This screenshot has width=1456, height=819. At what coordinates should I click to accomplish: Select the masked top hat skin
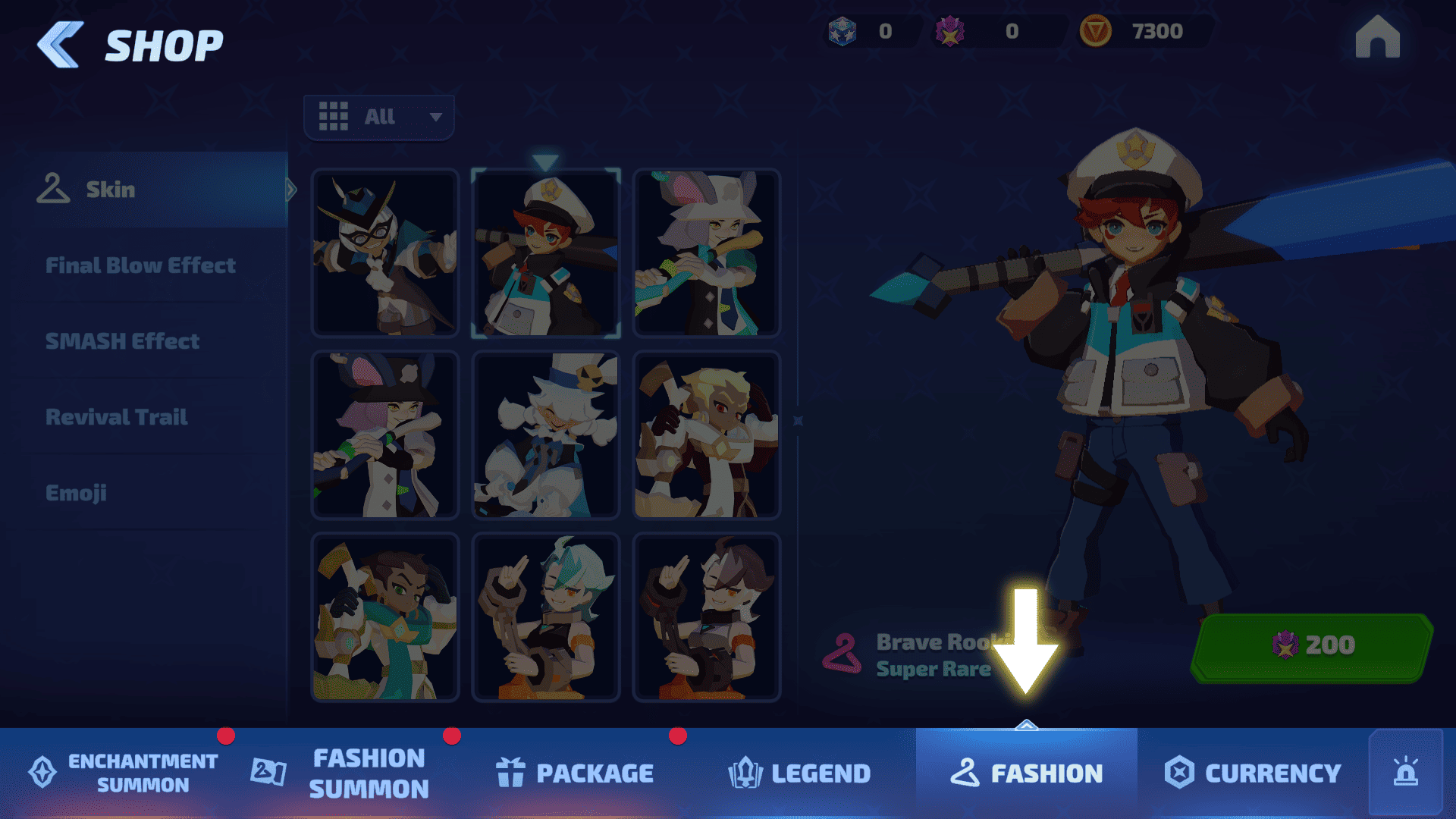tap(385, 253)
